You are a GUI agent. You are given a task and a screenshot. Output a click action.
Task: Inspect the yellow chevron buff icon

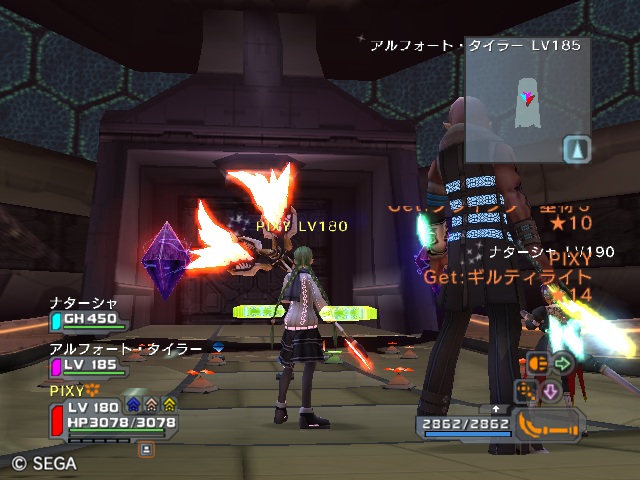170,404
